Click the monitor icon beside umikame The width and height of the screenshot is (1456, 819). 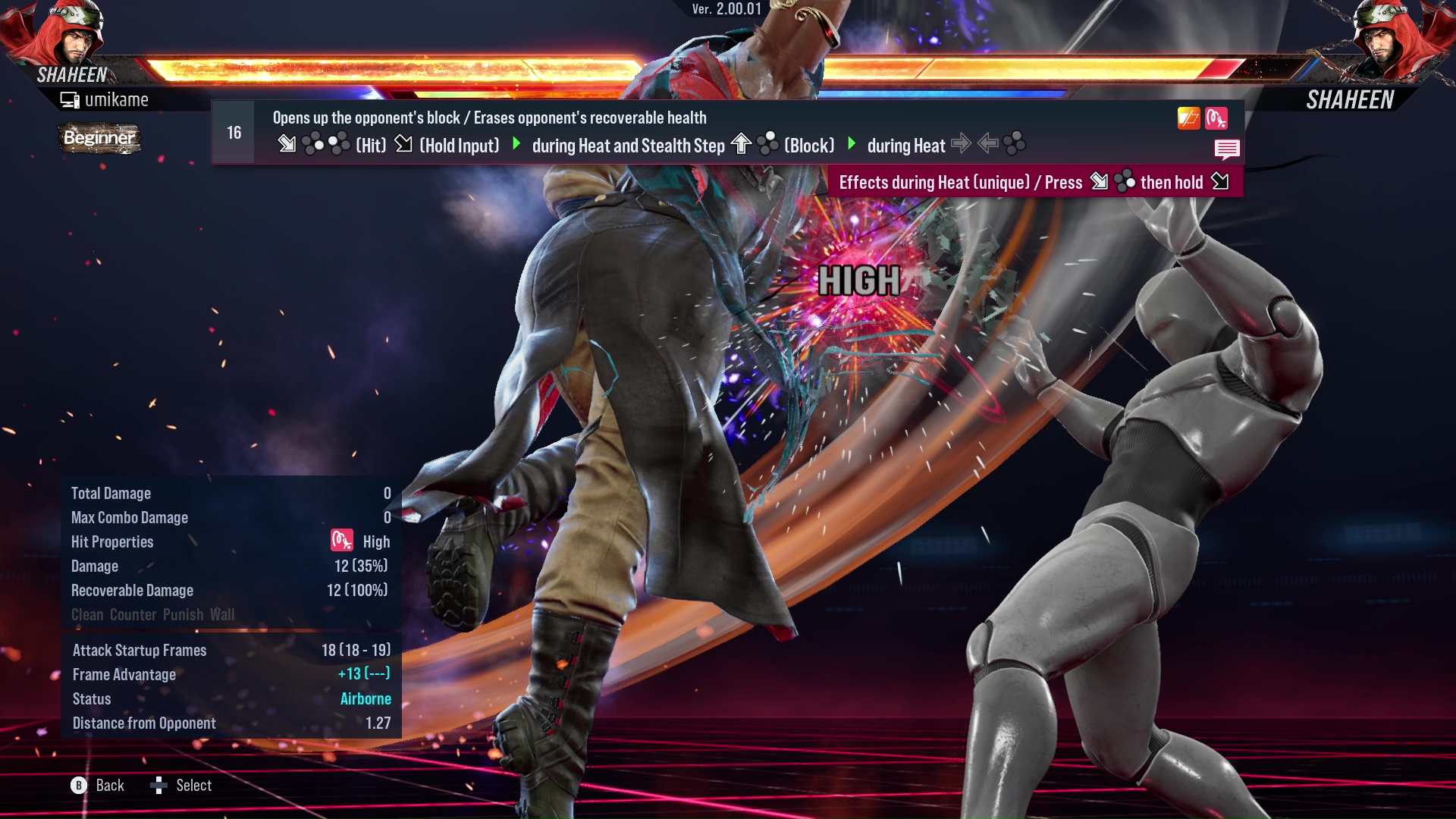tap(69, 99)
